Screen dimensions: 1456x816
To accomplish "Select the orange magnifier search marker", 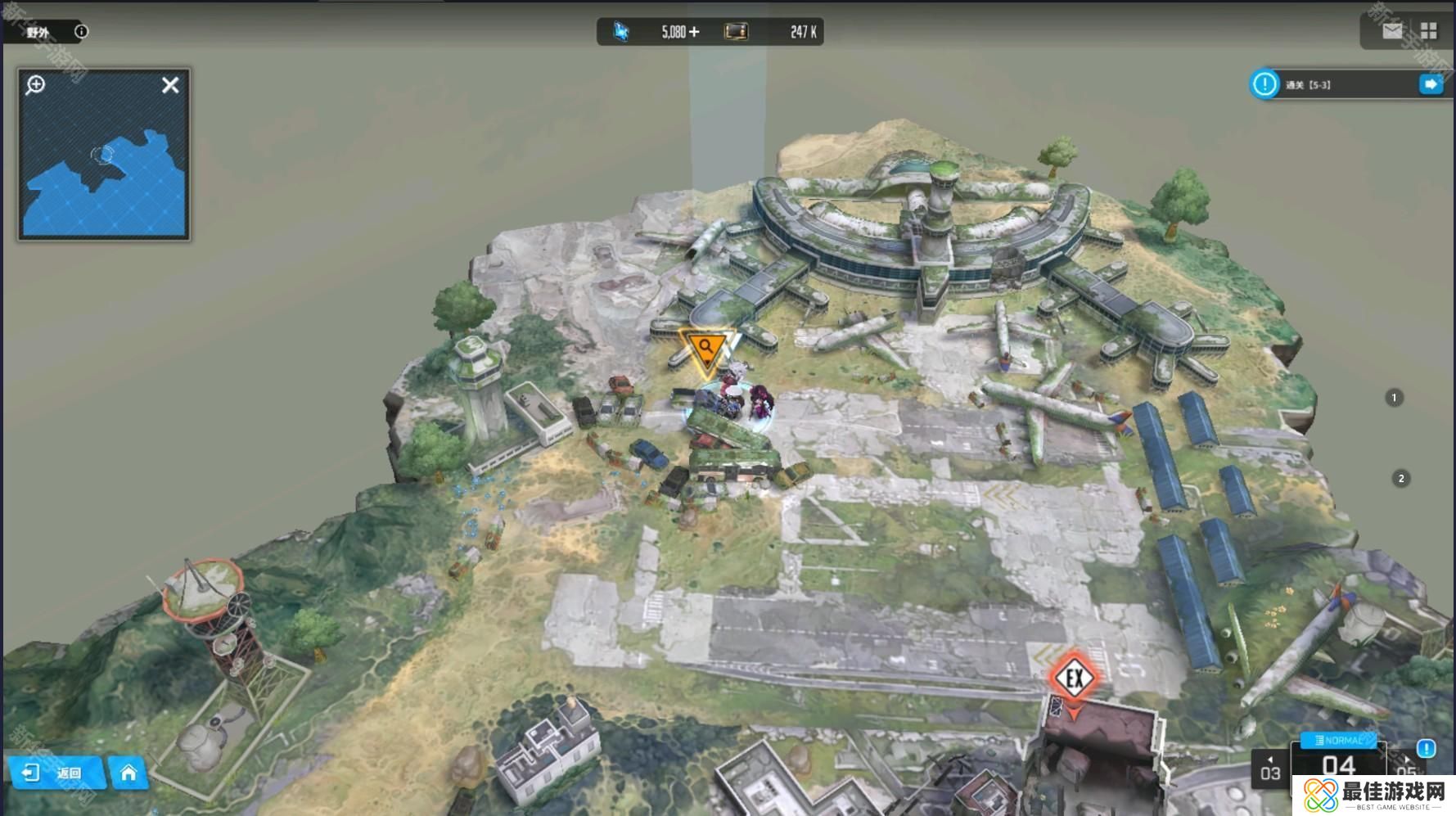I will [705, 349].
